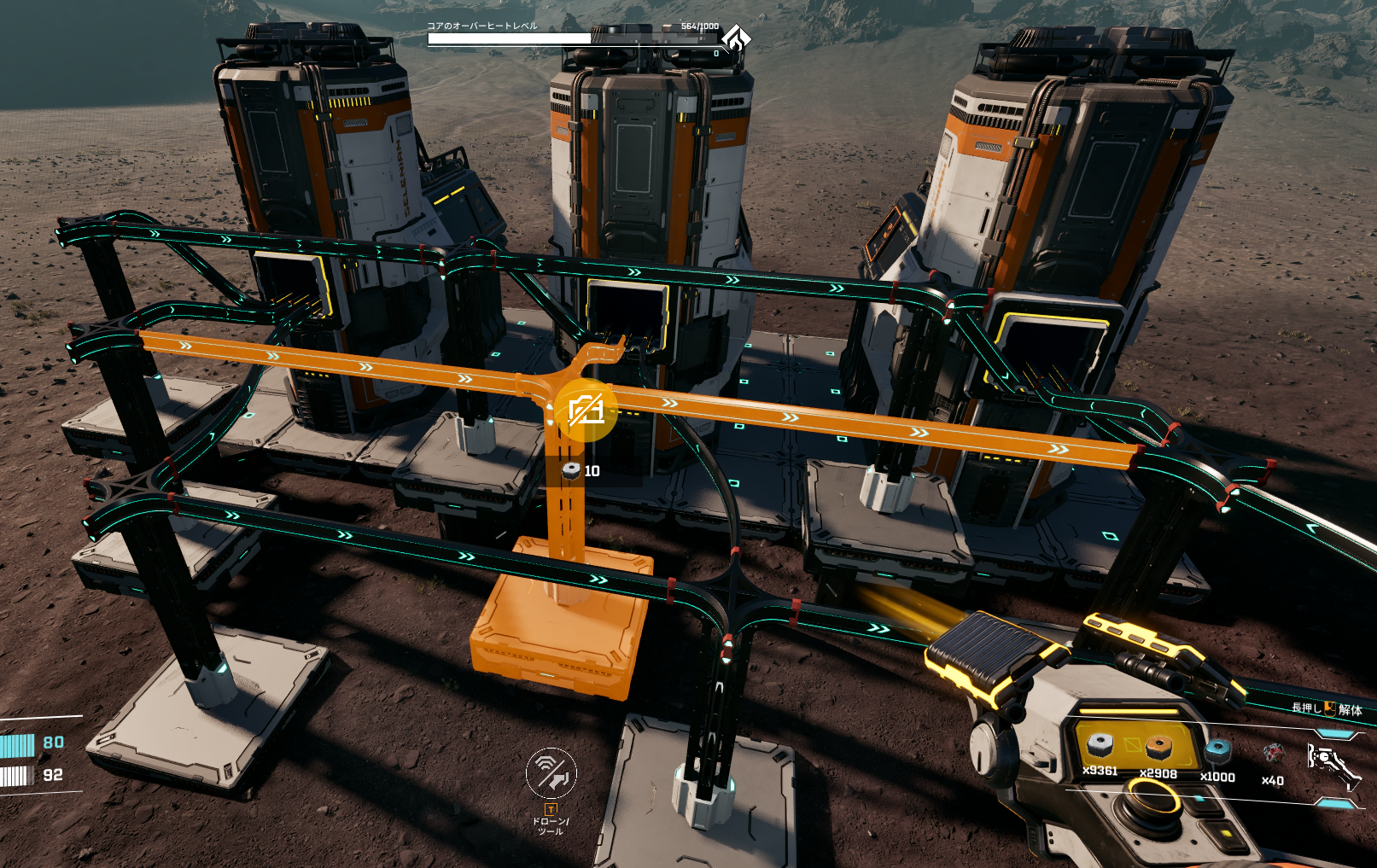Choose the build tool gun icon
Screen dimensions: 1377x868
1332,760
